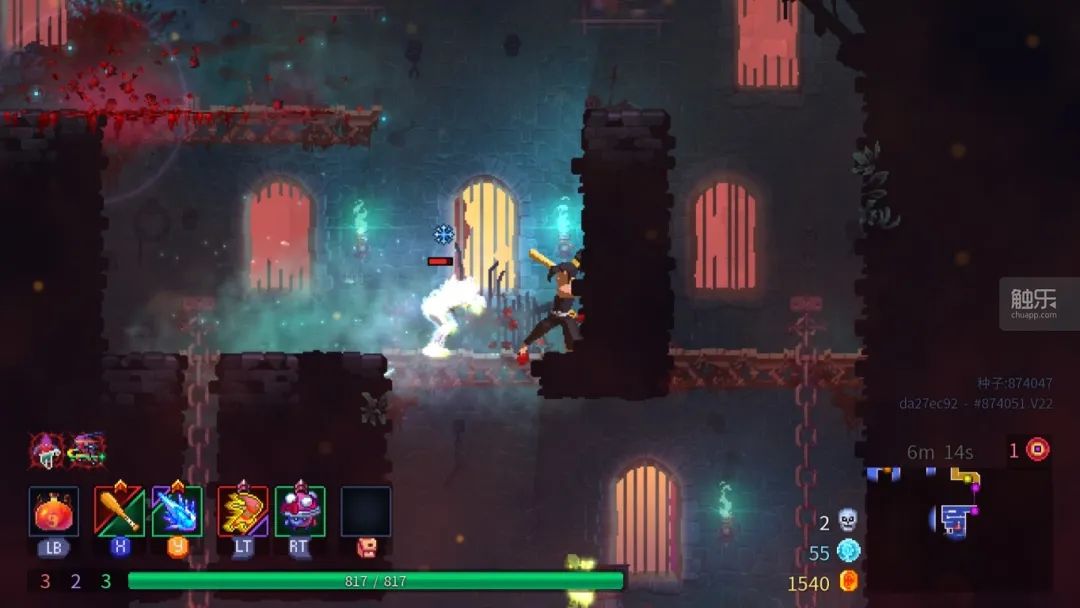Image resolution: width=1080 pixels, height=608 pixels.
Task: Activate the golden skill in the red slot
Action: click(243, 511)
